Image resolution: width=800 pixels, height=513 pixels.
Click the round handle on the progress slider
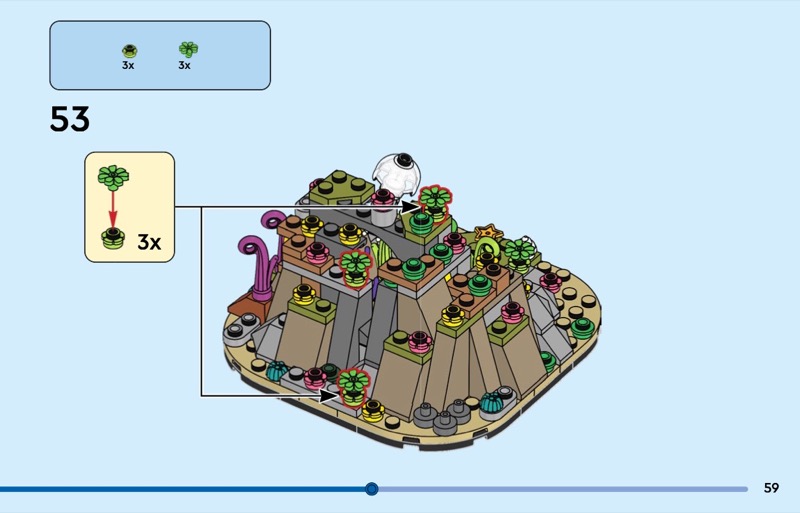pyautogui.click(x=372, y=489)
